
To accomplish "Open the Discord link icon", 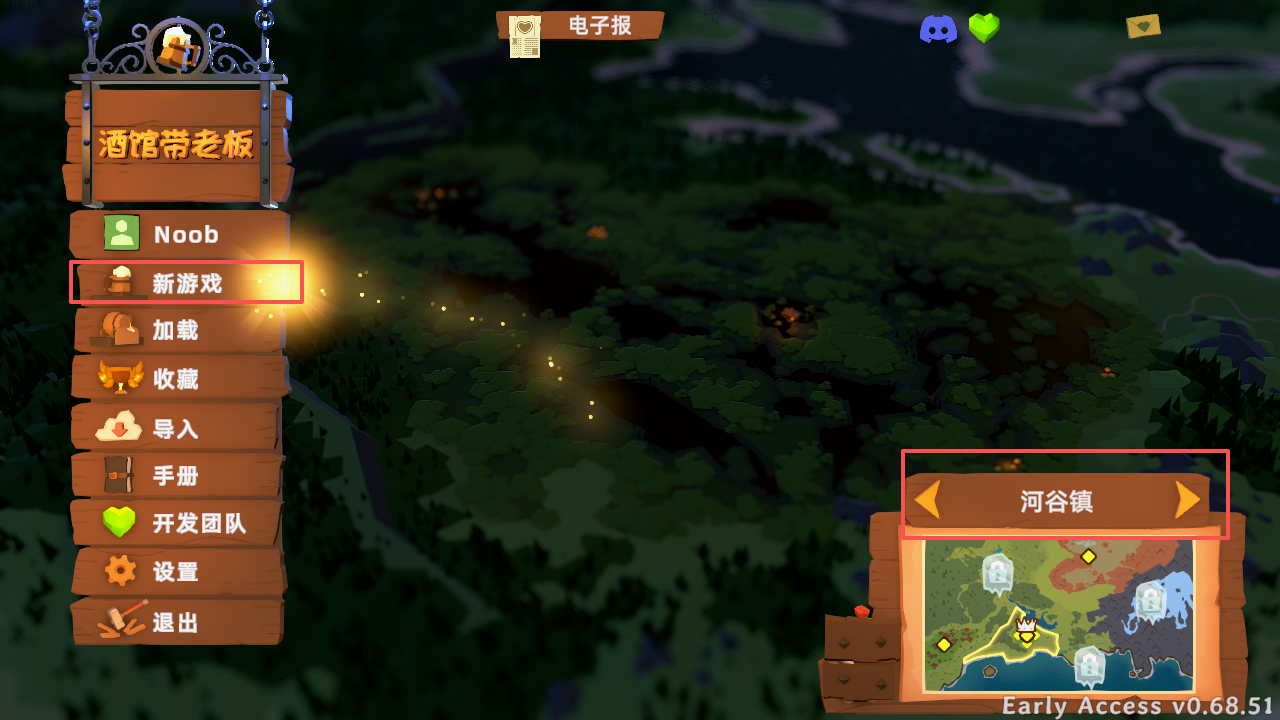I will pyautogui.click(x=938, y=29).
